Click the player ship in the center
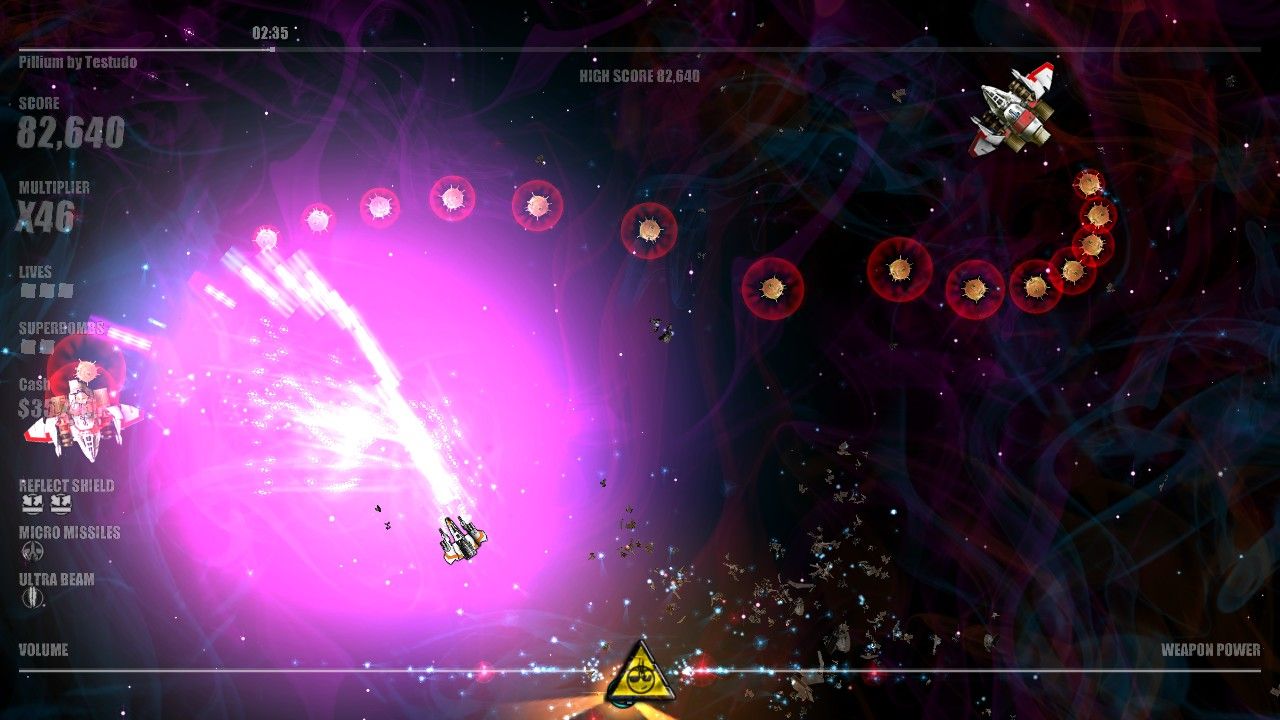This screenshot has width=1280, height=720. [x=460, y=541]
